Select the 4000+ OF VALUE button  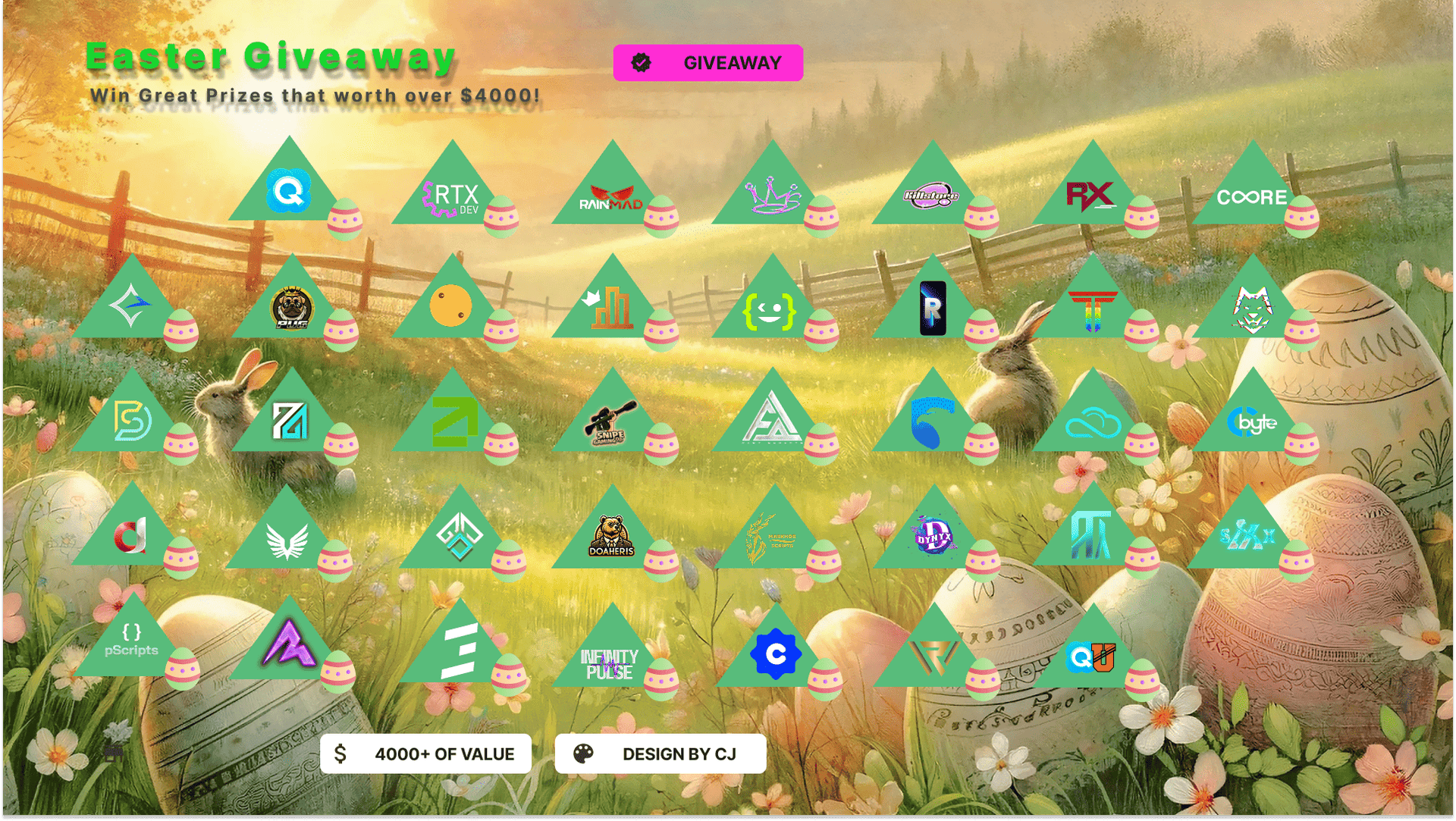[x=425, y=754]
